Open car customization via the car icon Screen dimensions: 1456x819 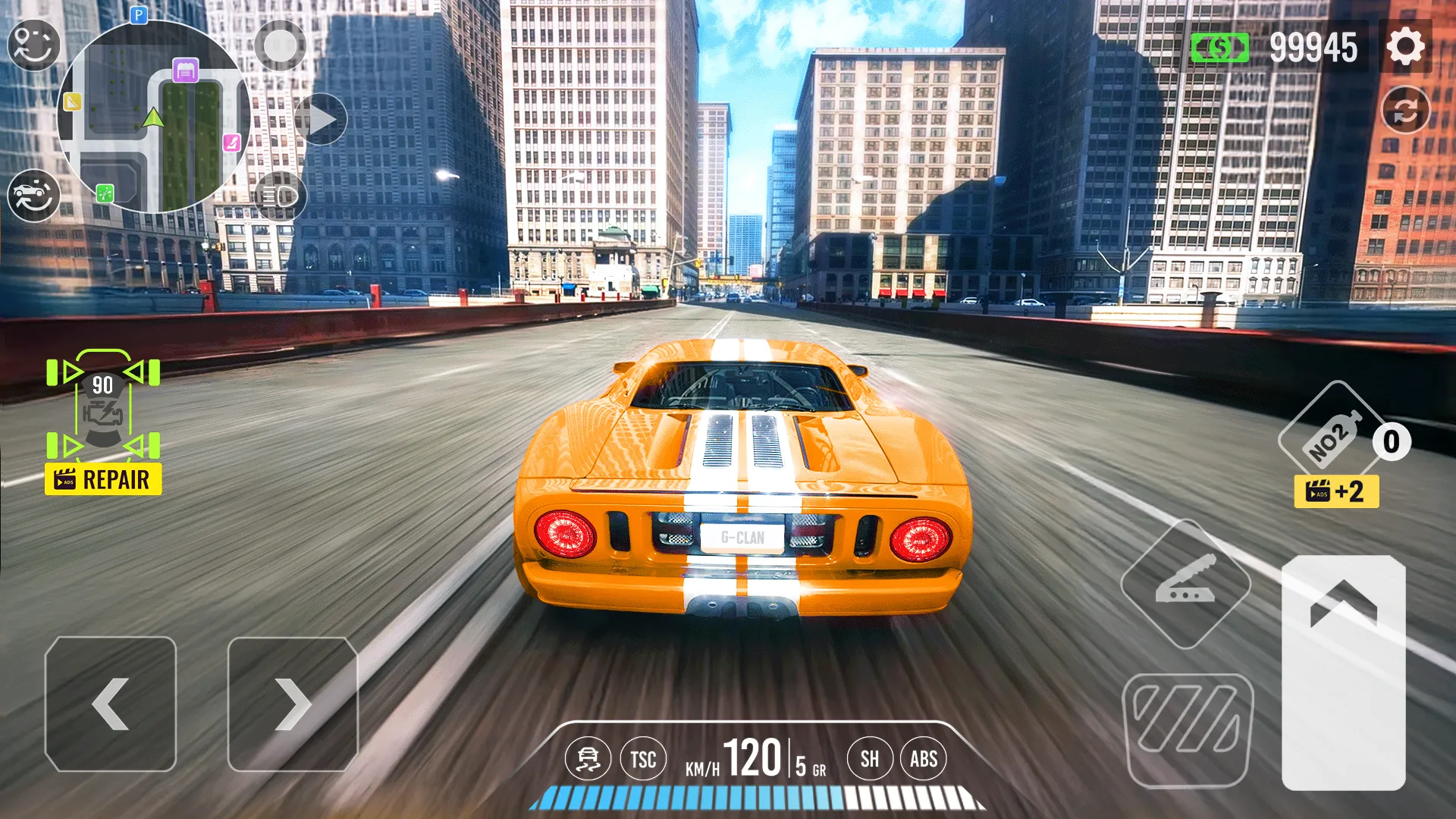(x=34, y=193)
